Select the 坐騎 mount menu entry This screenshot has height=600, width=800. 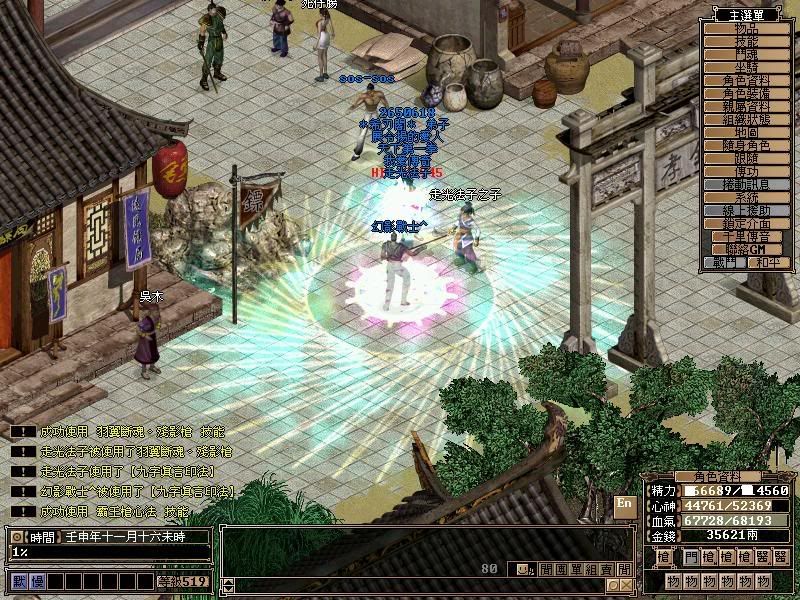tap(747, 68)
